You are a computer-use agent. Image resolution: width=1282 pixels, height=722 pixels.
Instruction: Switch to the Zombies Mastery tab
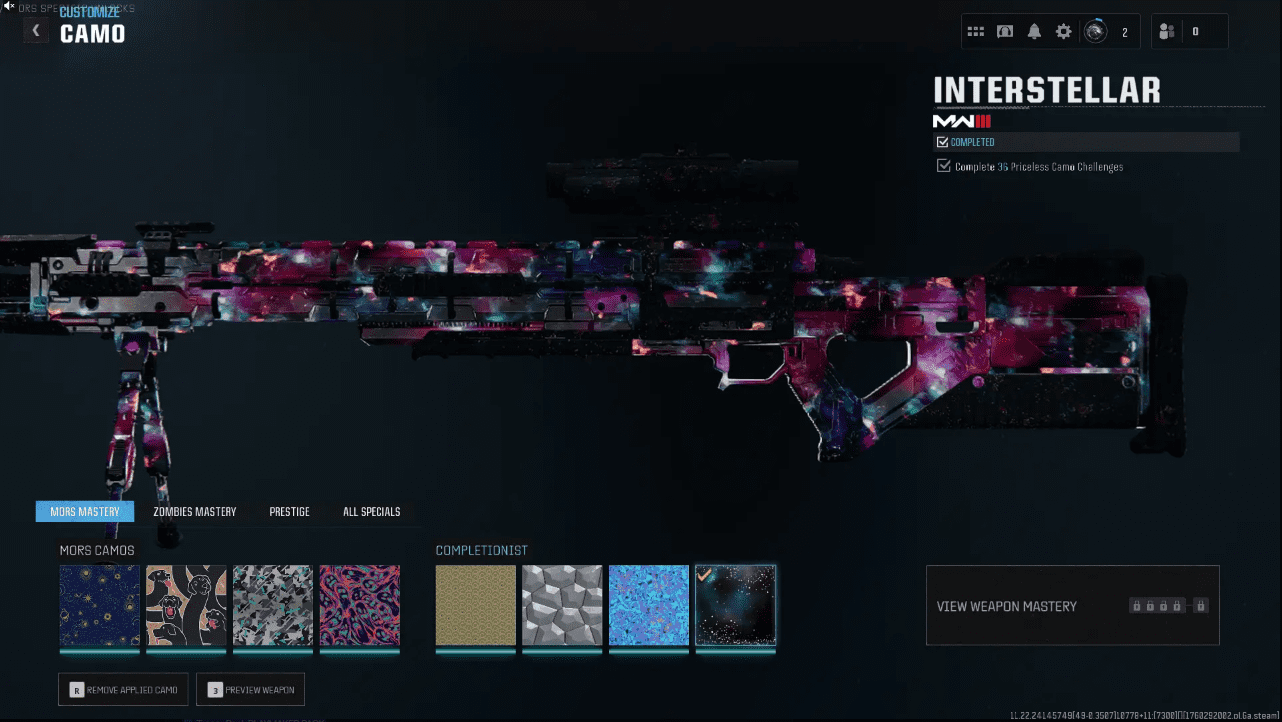[x=195, y=512]
